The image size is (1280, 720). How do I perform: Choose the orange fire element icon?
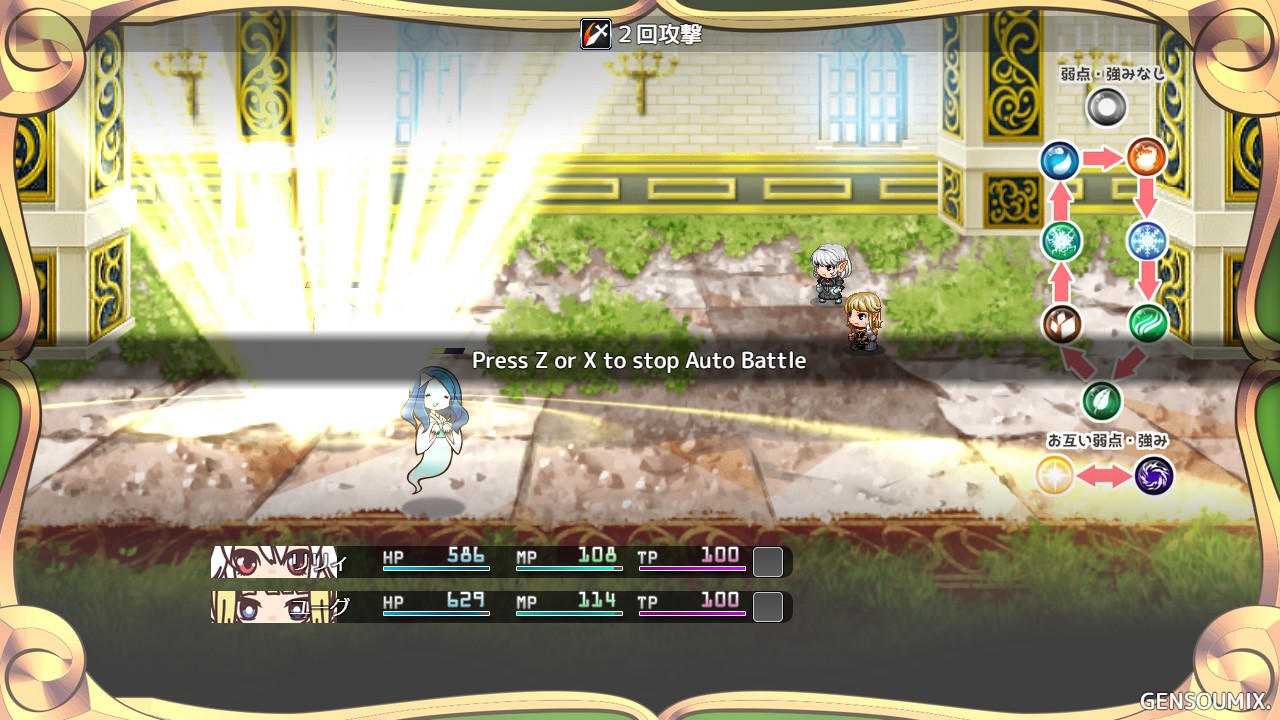[x=1146, y=158]
